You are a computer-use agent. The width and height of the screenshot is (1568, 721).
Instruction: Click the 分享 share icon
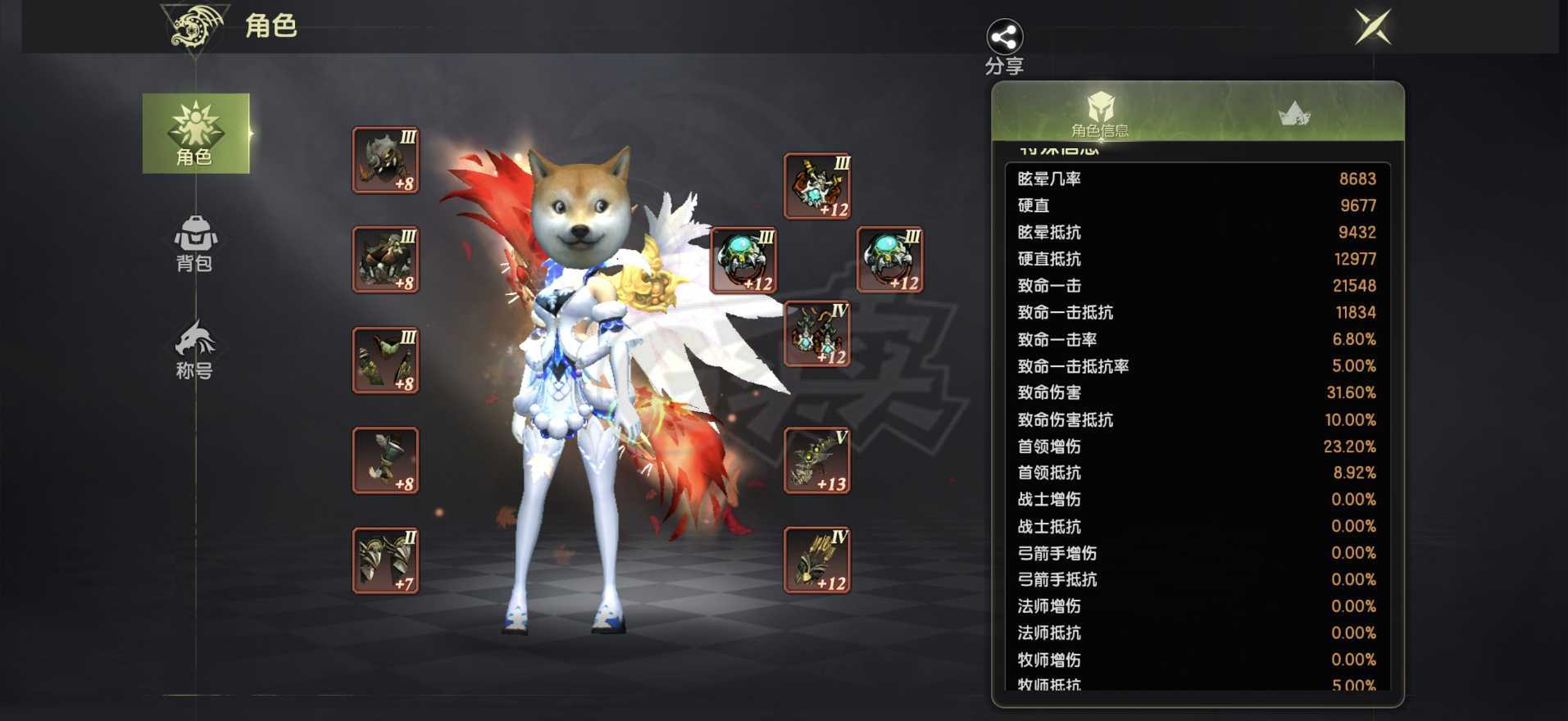tap(1004, 37)
